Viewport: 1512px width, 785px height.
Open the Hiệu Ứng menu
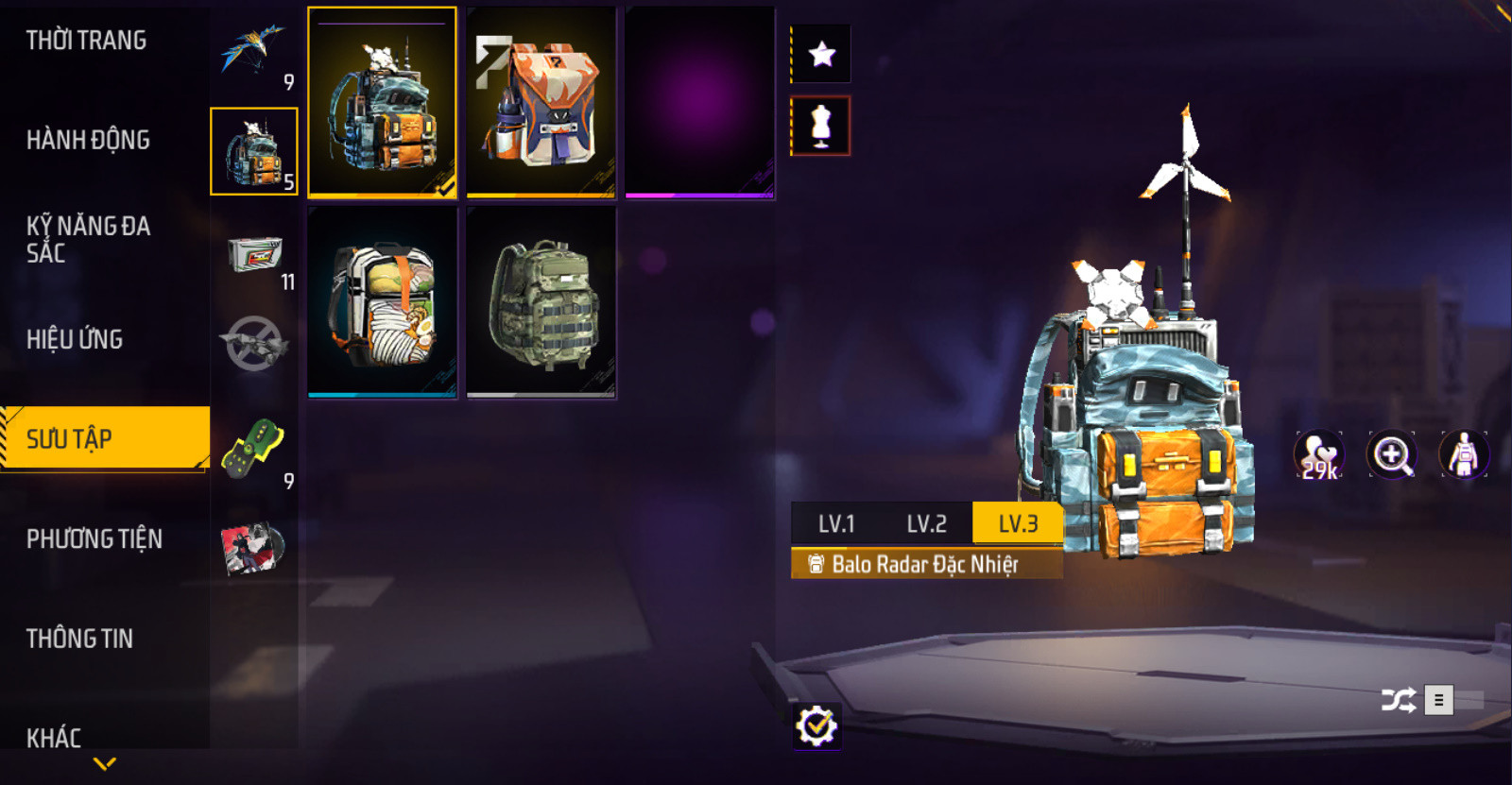coord(75,339)
